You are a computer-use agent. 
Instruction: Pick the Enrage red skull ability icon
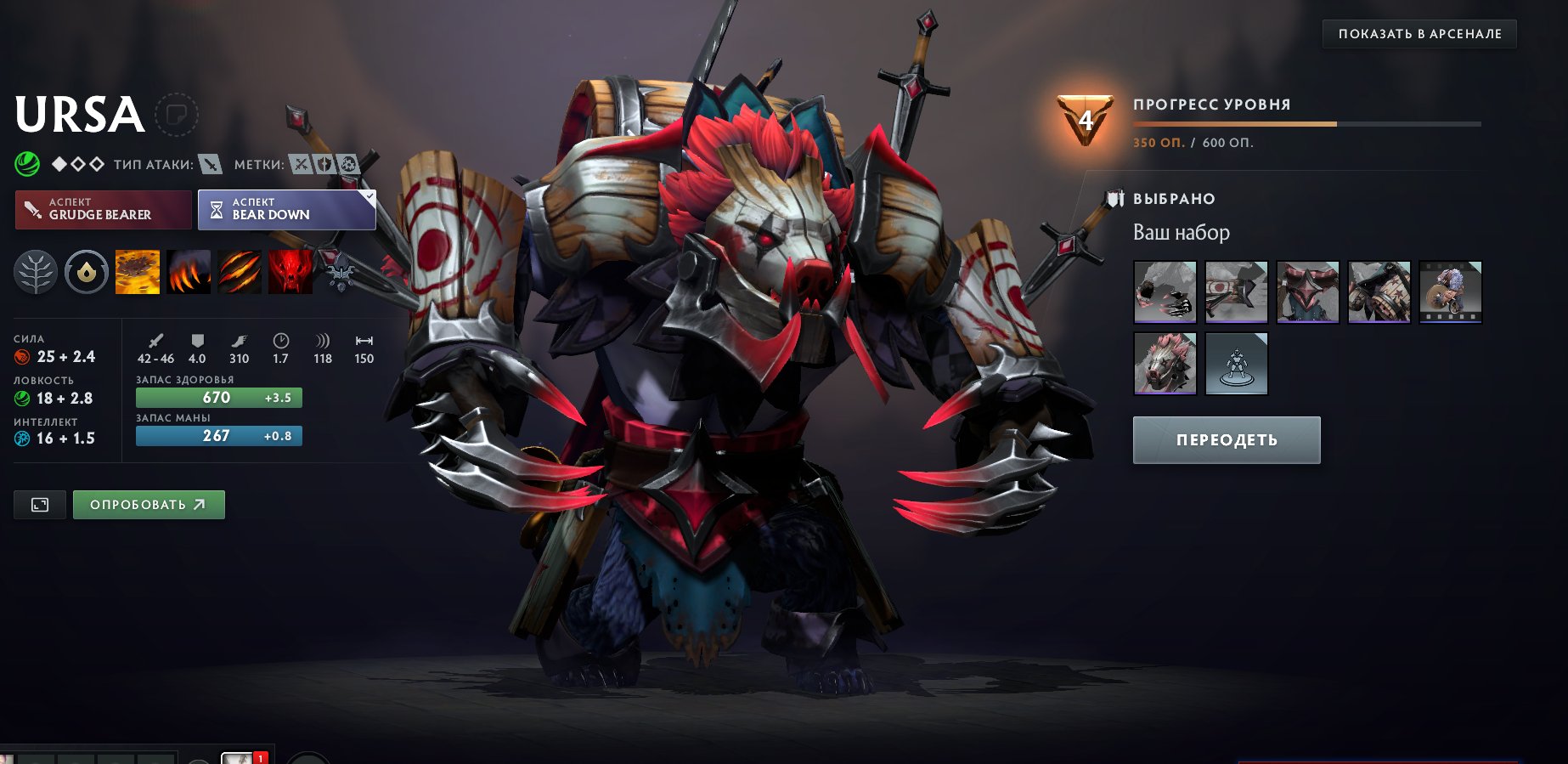290,273
